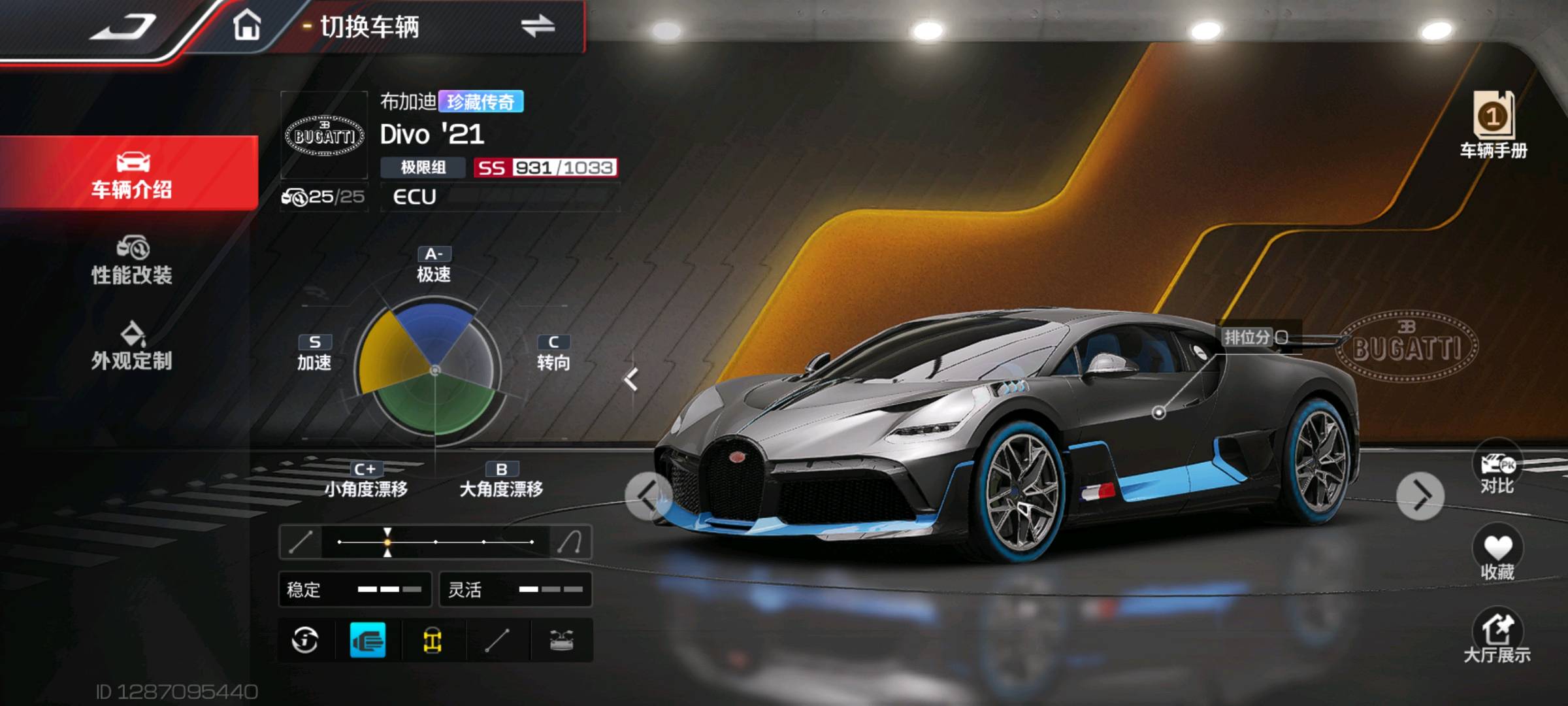Adjust the drift tuning slider marker
This screenshot has width=1568, height=706.
387,542
